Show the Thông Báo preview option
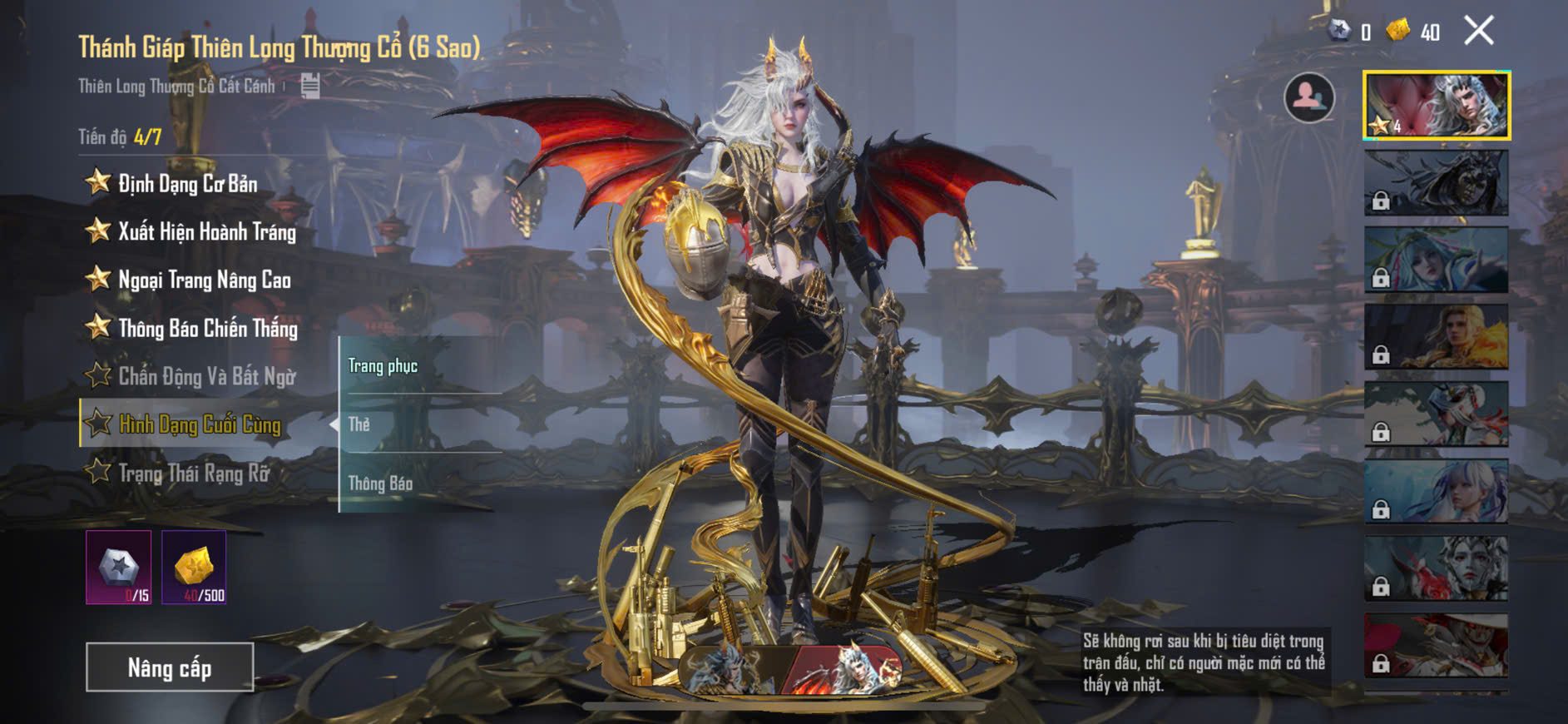 [x=380, y=483]
